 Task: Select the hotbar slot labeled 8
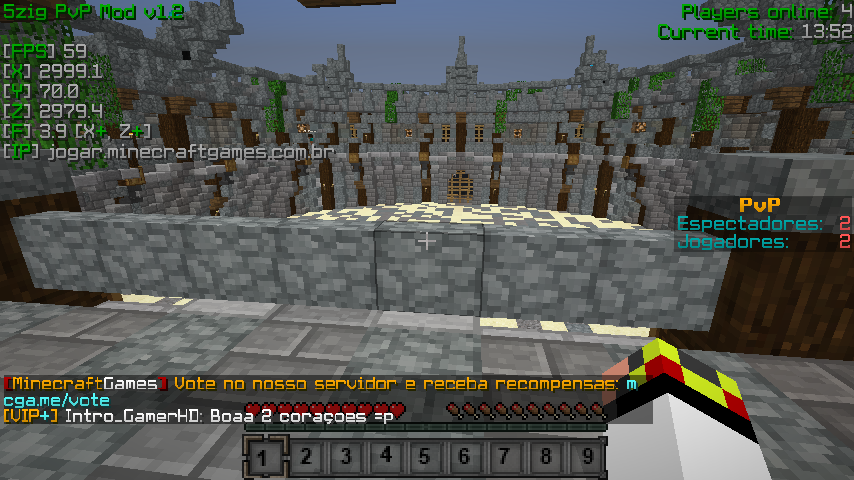[545, 459]
